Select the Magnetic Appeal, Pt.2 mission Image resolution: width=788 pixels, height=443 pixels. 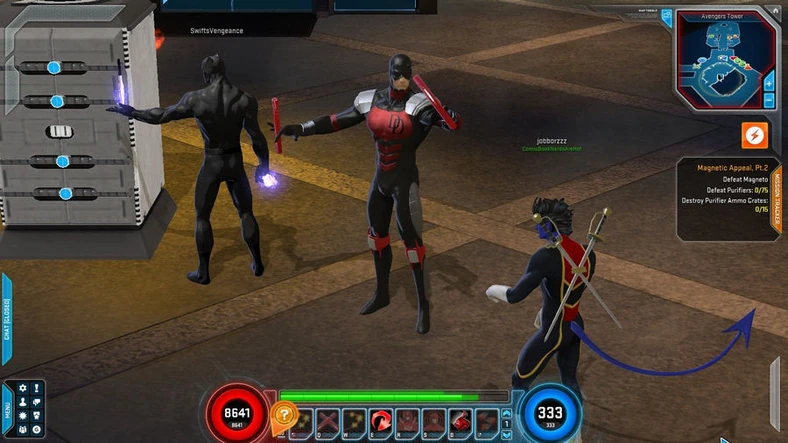pos(726,168)
